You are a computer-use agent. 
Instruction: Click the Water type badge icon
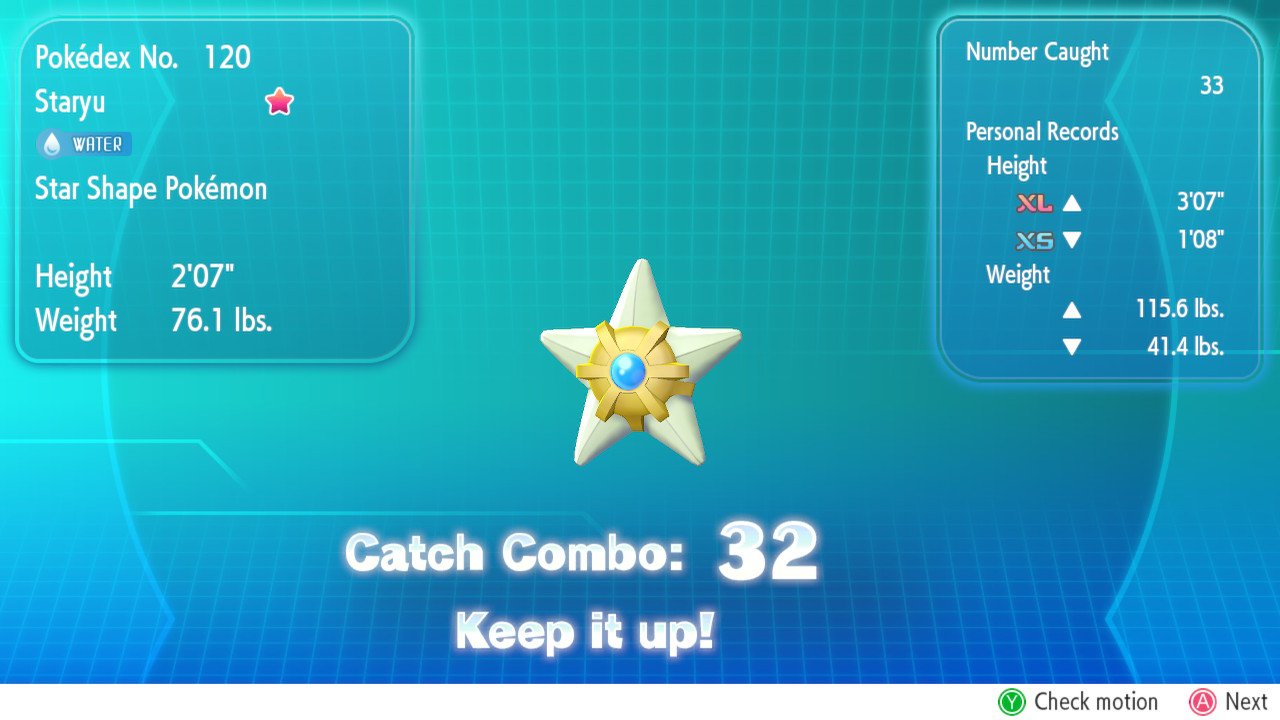[x=84, y=143]
